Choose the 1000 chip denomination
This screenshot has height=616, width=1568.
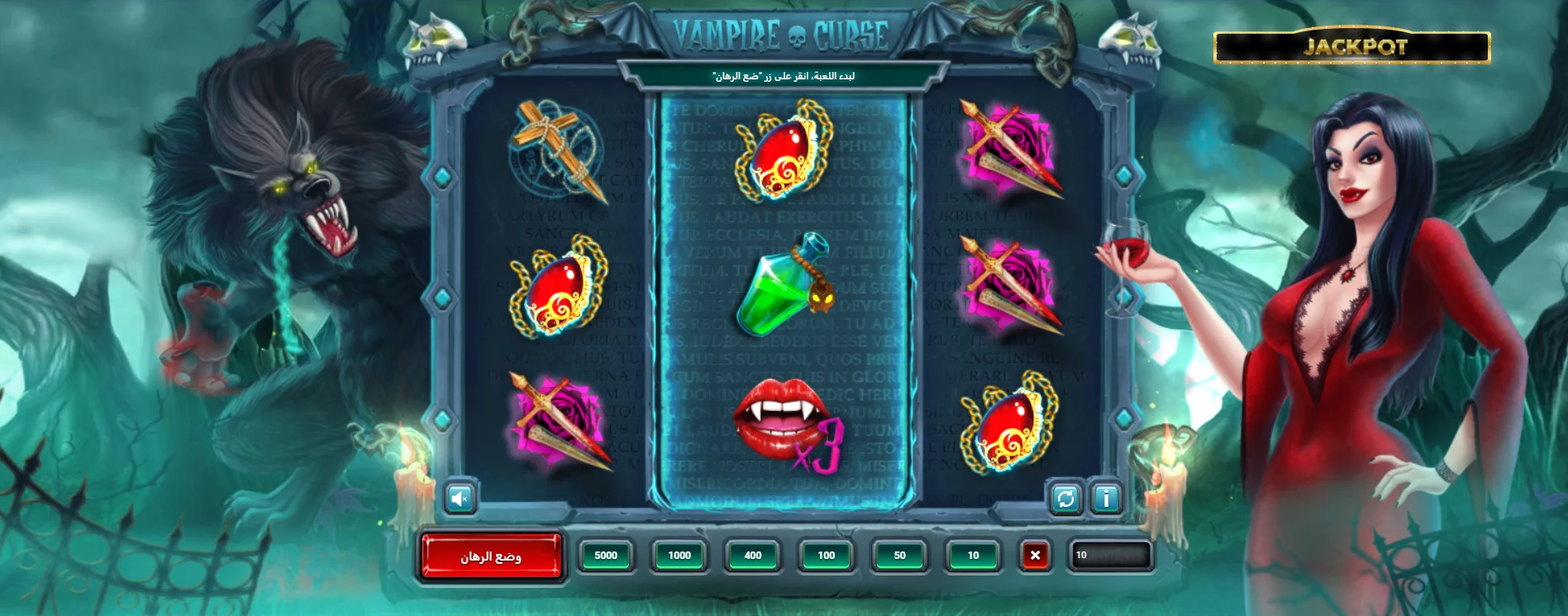click(x=679, y=556)
